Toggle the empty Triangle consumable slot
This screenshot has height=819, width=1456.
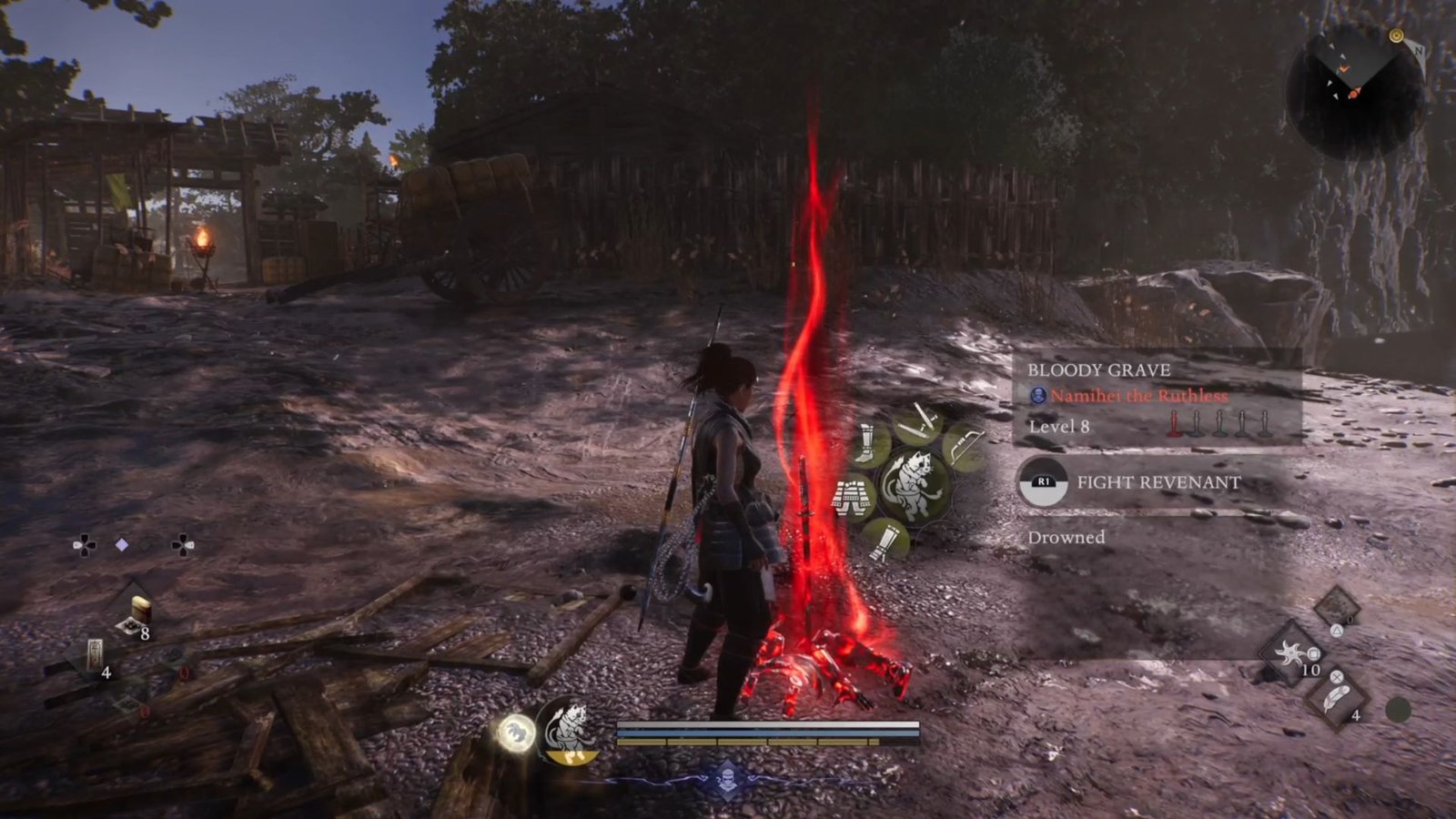point(1337,607)
